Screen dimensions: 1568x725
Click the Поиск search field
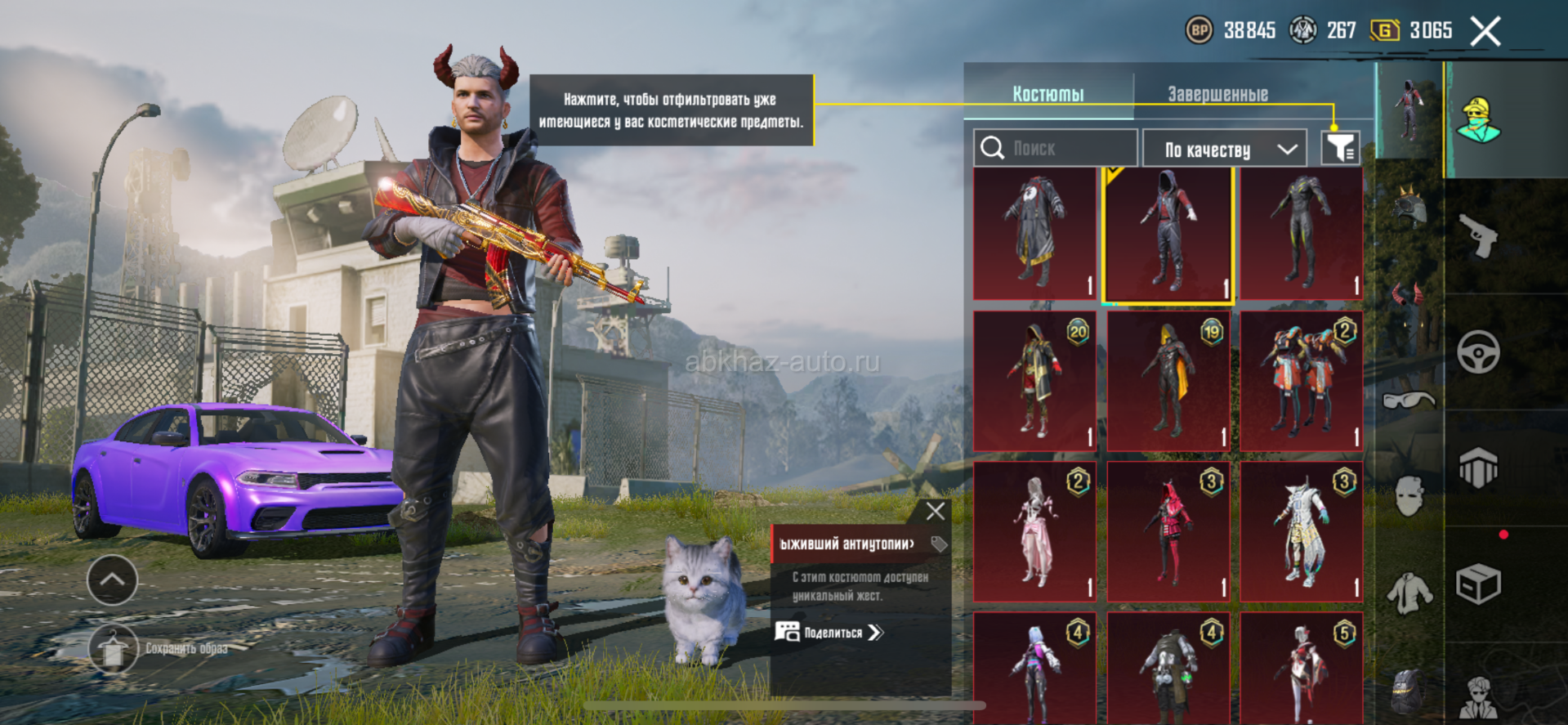[x=1056, y=149]
